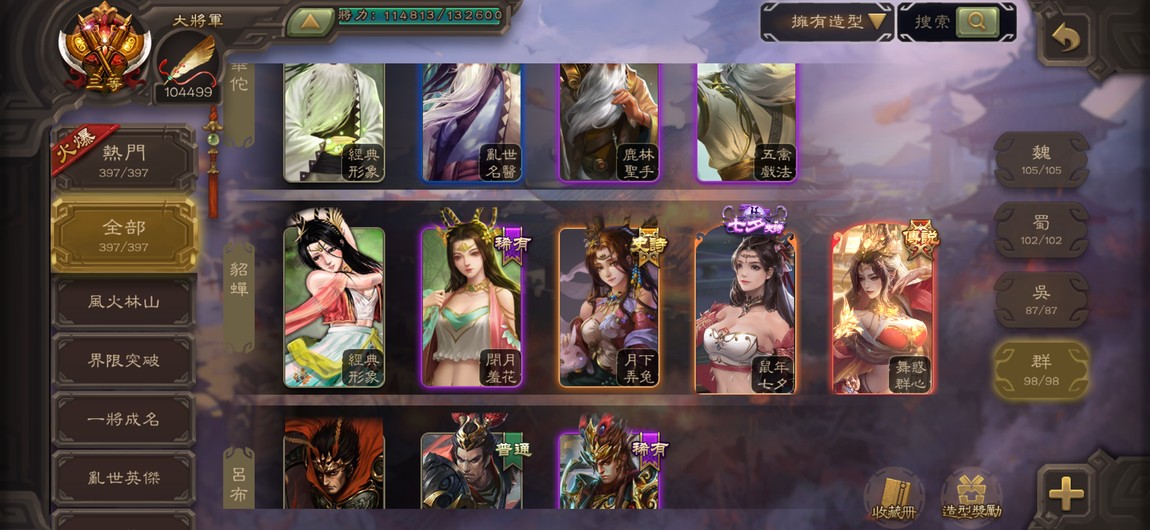
Task: Filter skins by 魏 faction
Action: 1041,160
